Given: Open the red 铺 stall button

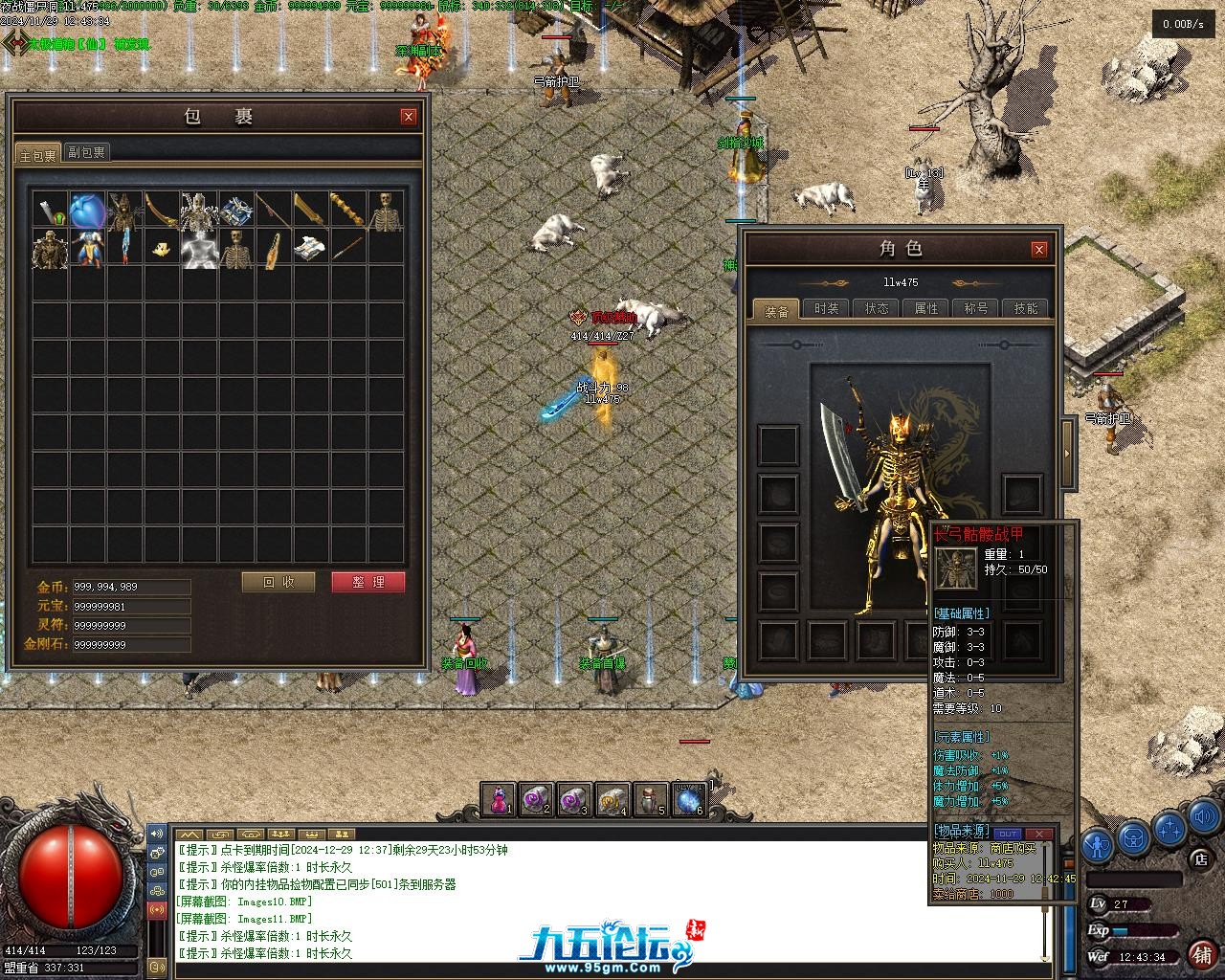Looking at the screenshot, I should [1201, 954].
